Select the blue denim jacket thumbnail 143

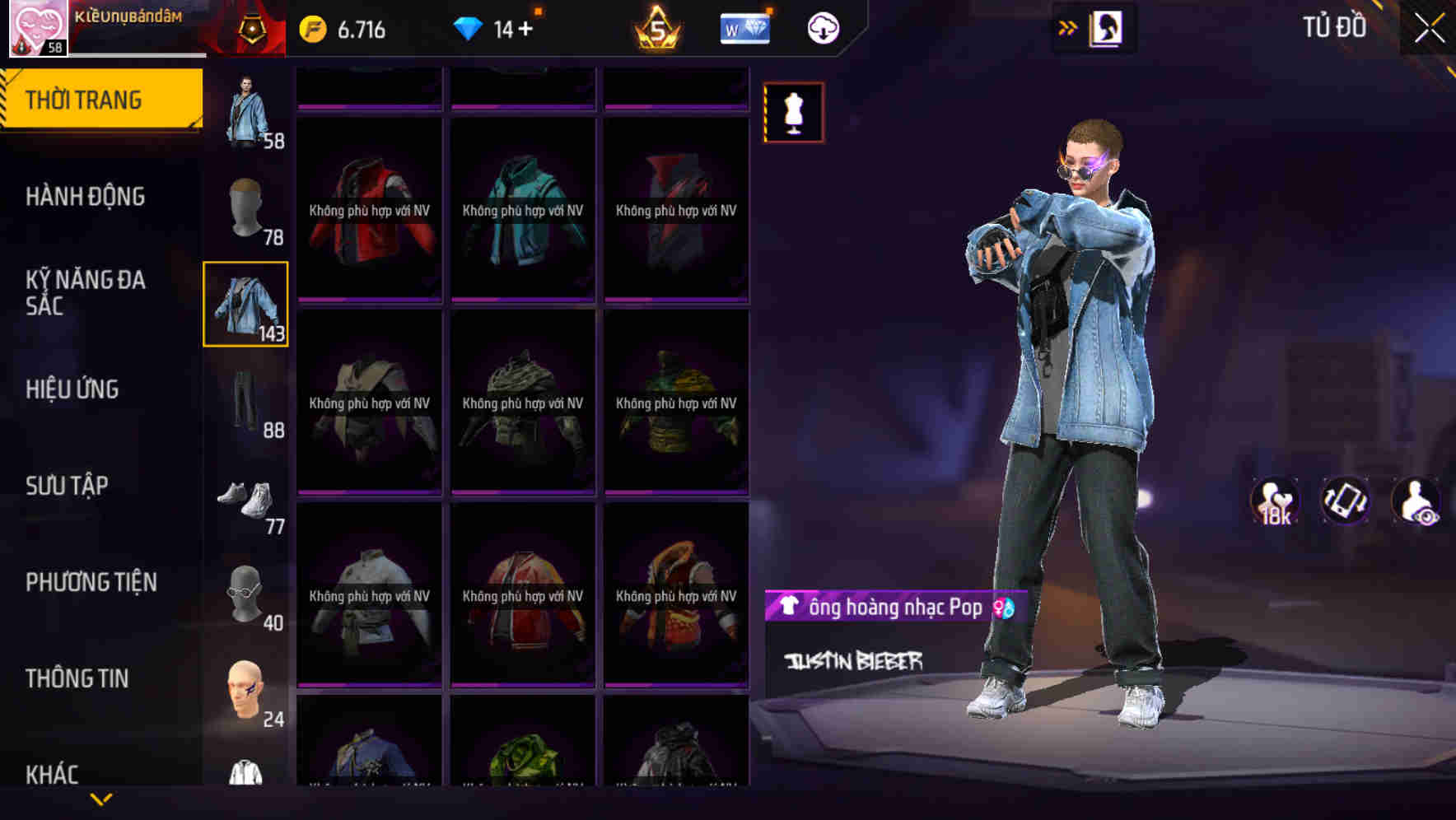[x=245, y=305]
